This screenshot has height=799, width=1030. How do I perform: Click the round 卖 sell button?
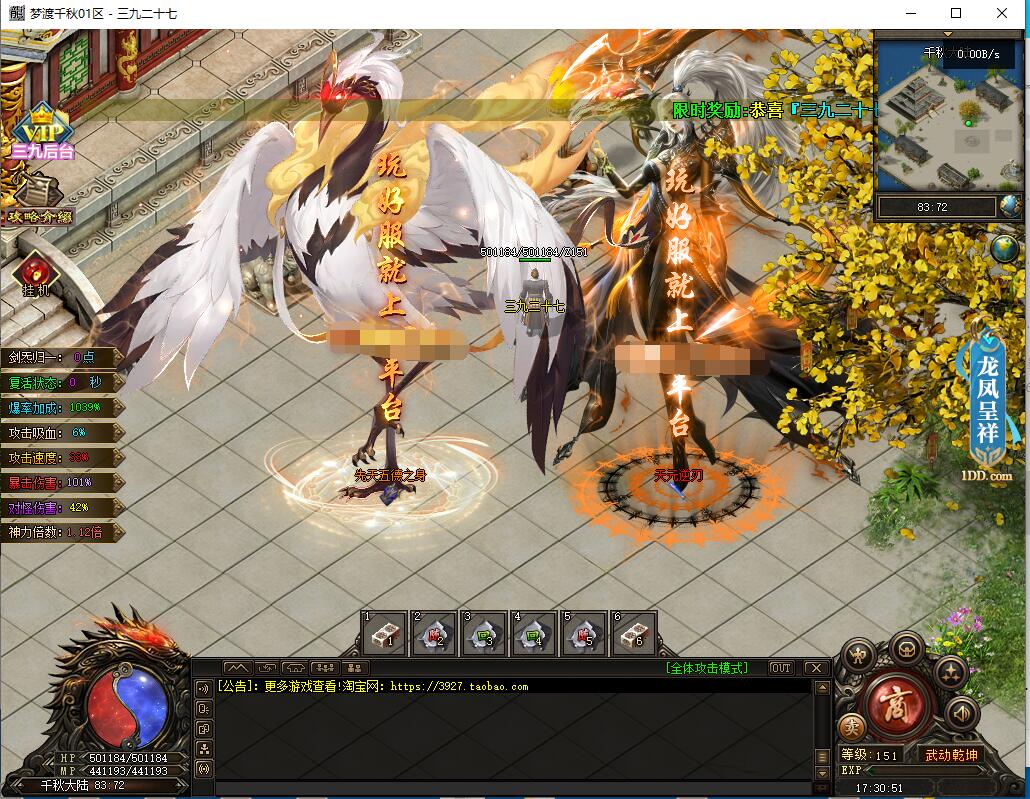[x=852, y=727]
